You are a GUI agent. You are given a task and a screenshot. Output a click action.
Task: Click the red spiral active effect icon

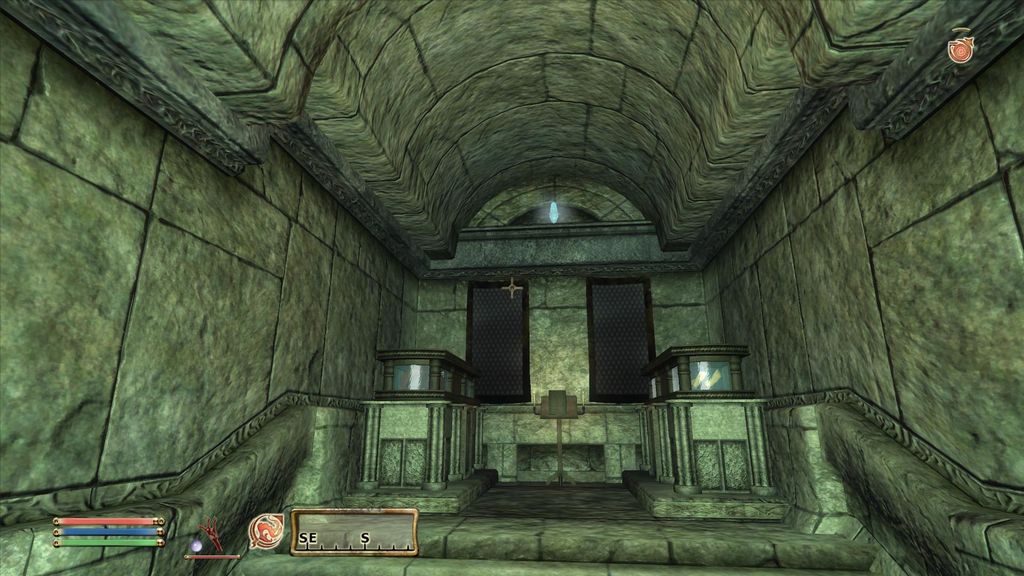(x=961, y=48)
